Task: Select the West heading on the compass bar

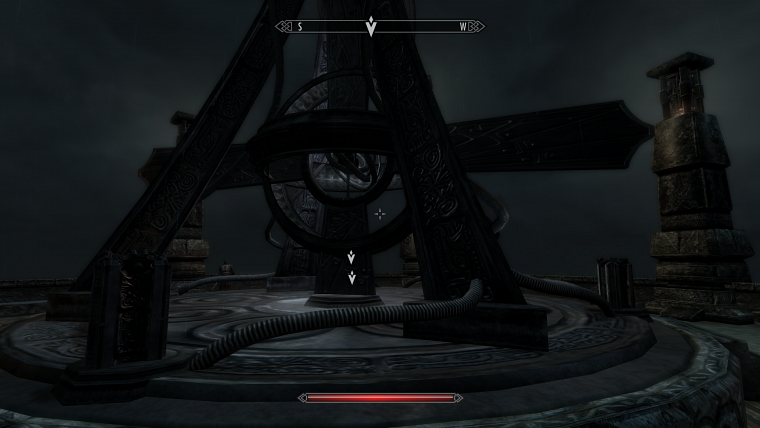Action: [x=463, y=27]
